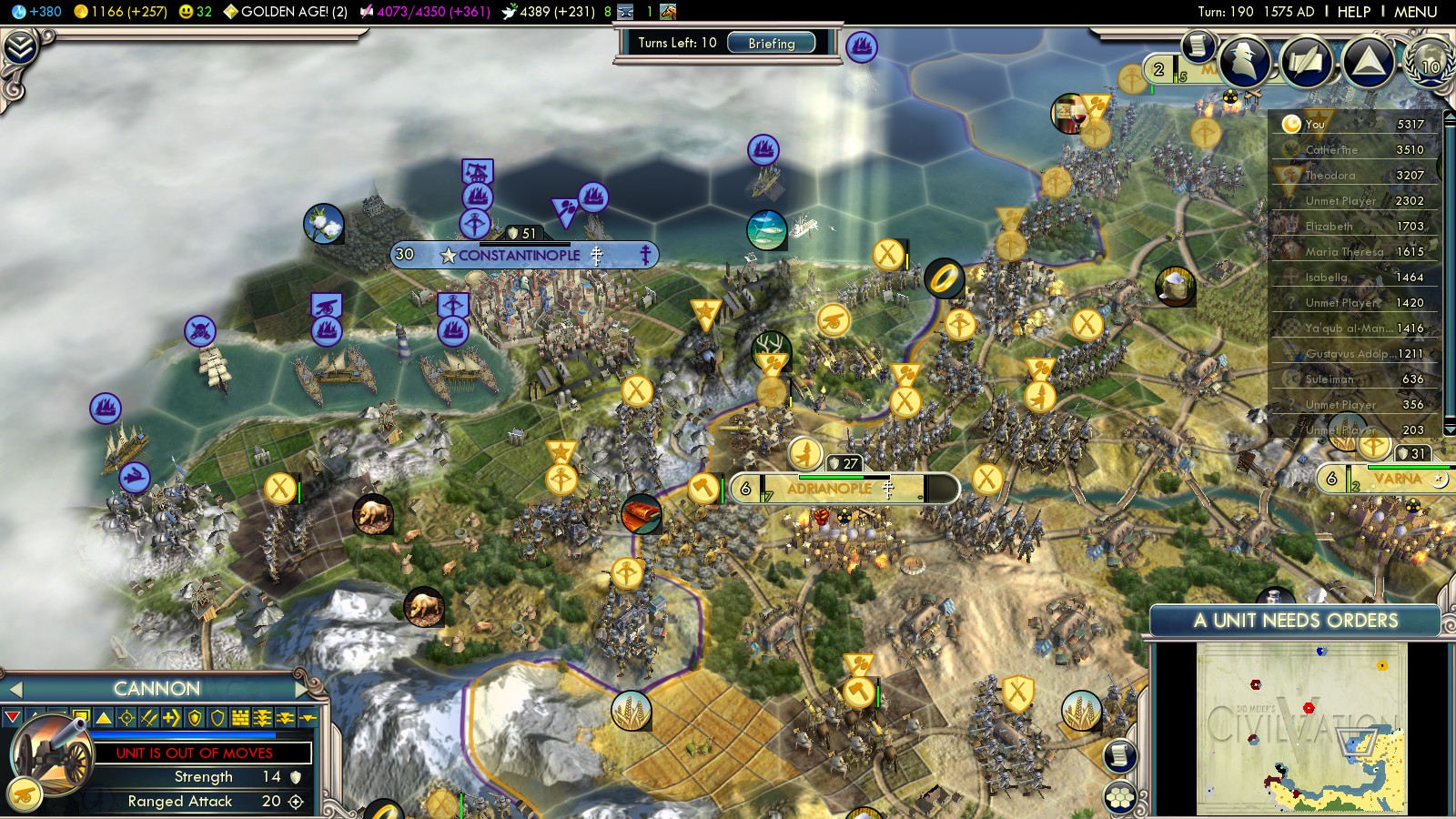Open the World Congress globe icon
The width and height of the screenshot is (1456, 819).
point(1430,61)
